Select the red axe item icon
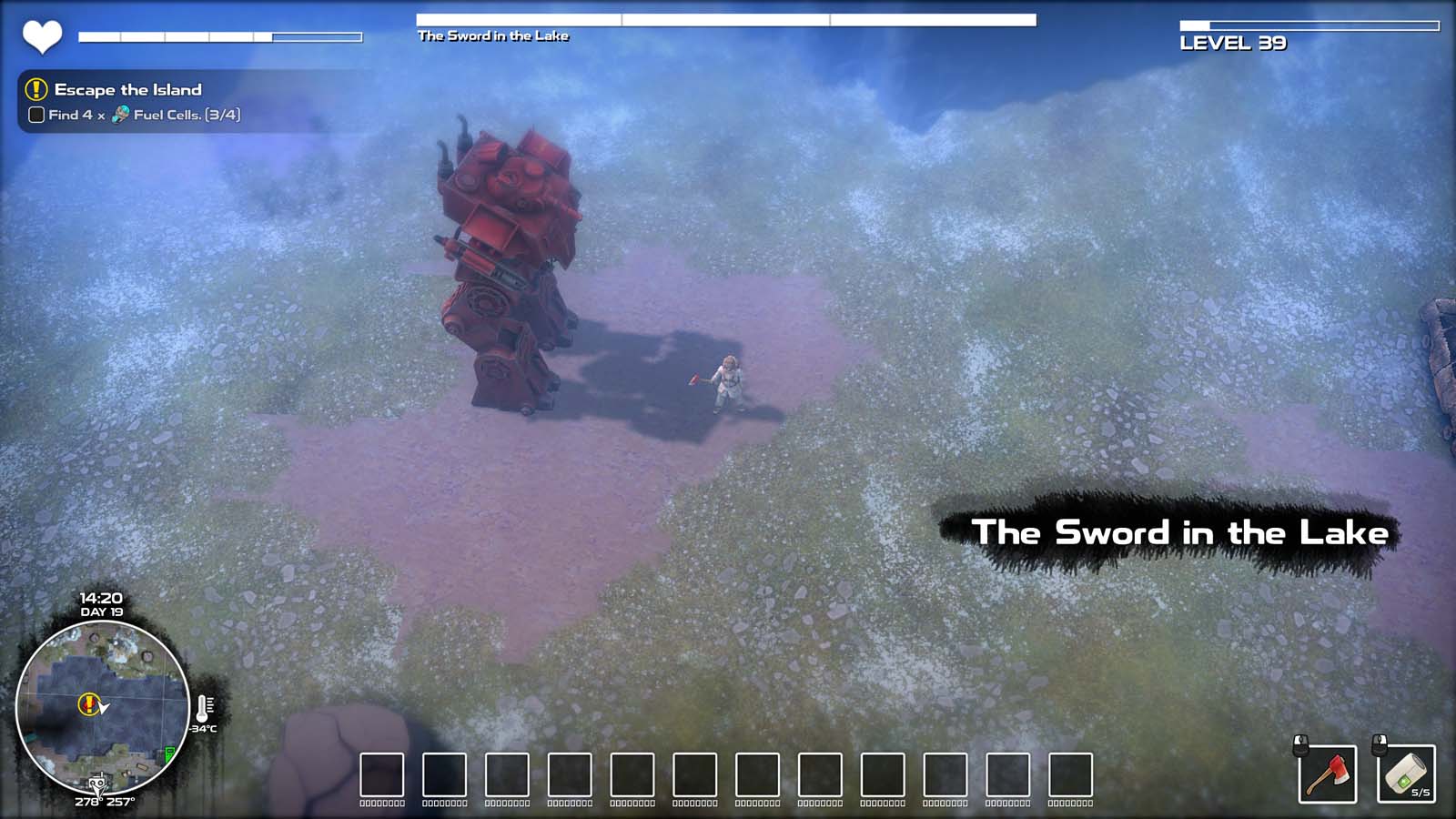The width and height of the screenshot is (1456, 819). coord(1327,775)
